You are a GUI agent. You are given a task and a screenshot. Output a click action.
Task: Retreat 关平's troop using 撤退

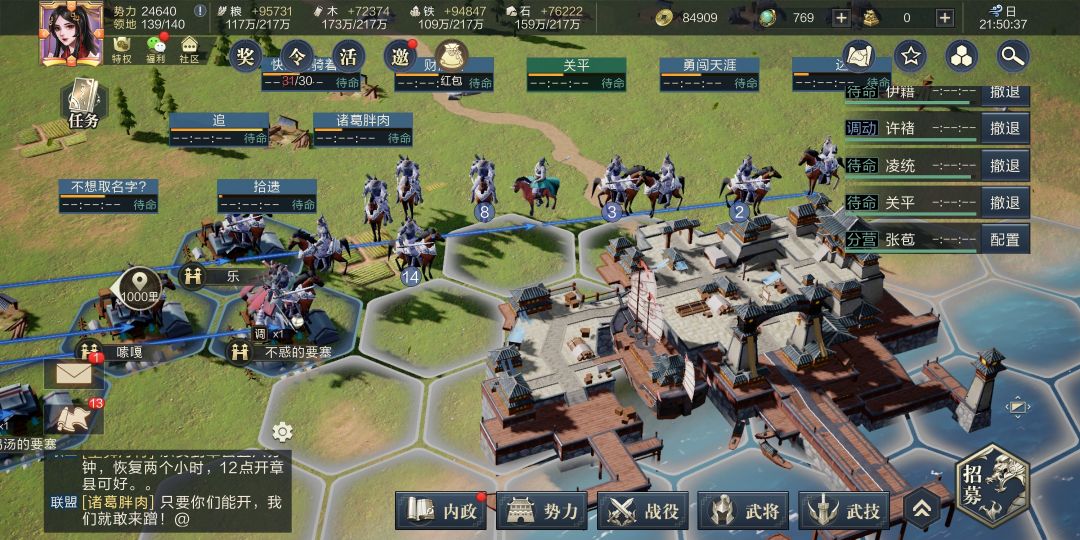point(1004,202)
